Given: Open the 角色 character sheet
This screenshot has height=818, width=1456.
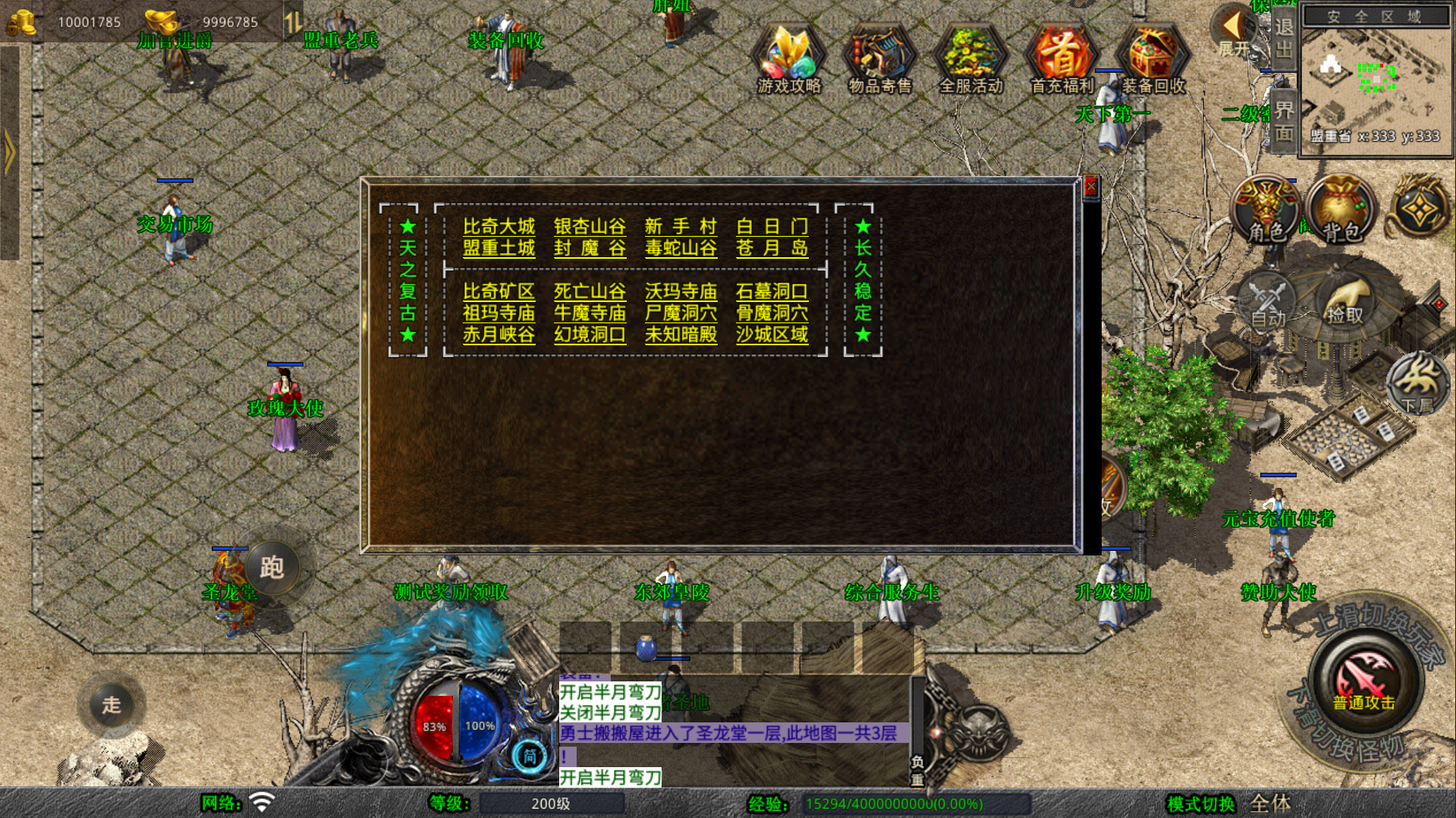Looking at the screenshot, I should pos(1266,210).
